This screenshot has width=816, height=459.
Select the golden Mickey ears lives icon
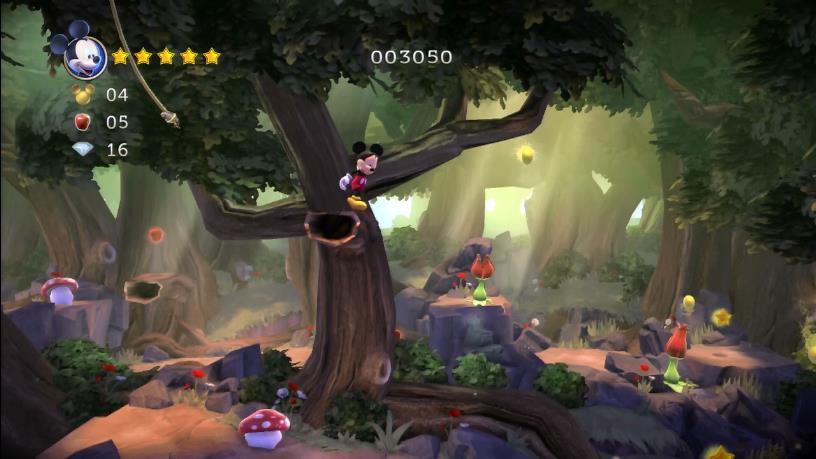(83, 95)
